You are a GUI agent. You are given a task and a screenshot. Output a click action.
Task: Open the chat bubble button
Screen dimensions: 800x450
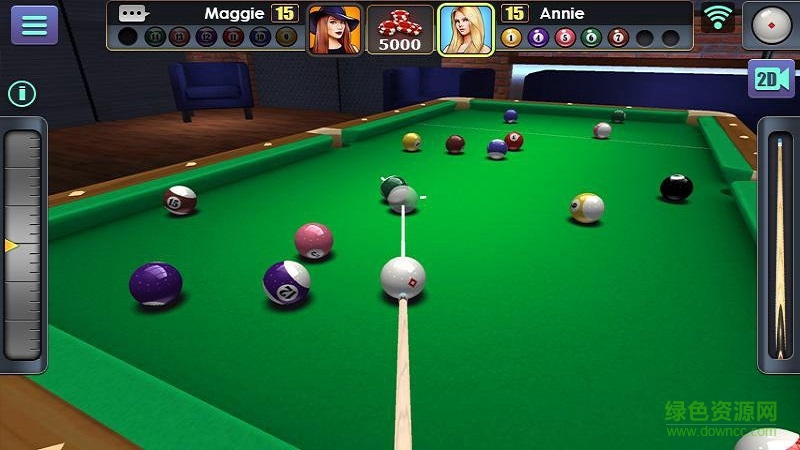[133, 14]
